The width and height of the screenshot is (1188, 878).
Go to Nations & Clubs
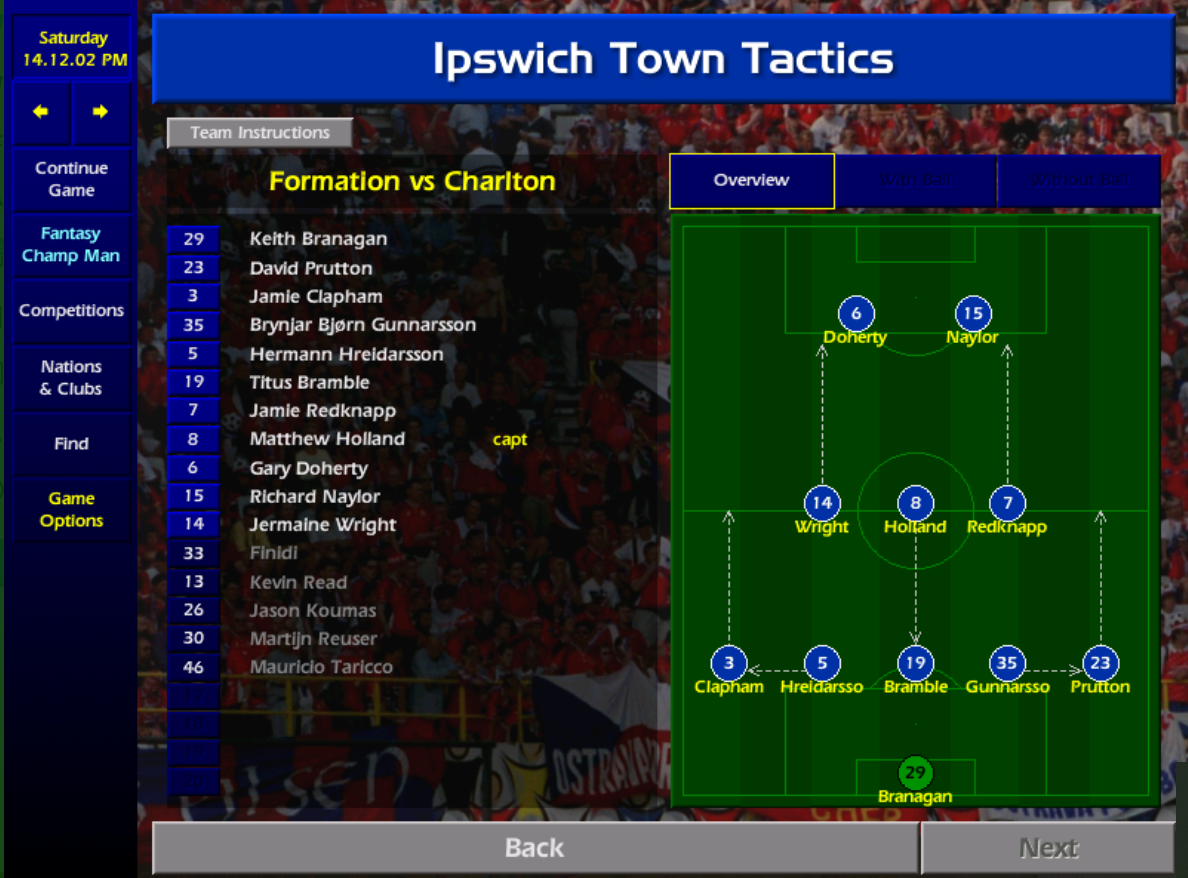(x=71, y=378)
